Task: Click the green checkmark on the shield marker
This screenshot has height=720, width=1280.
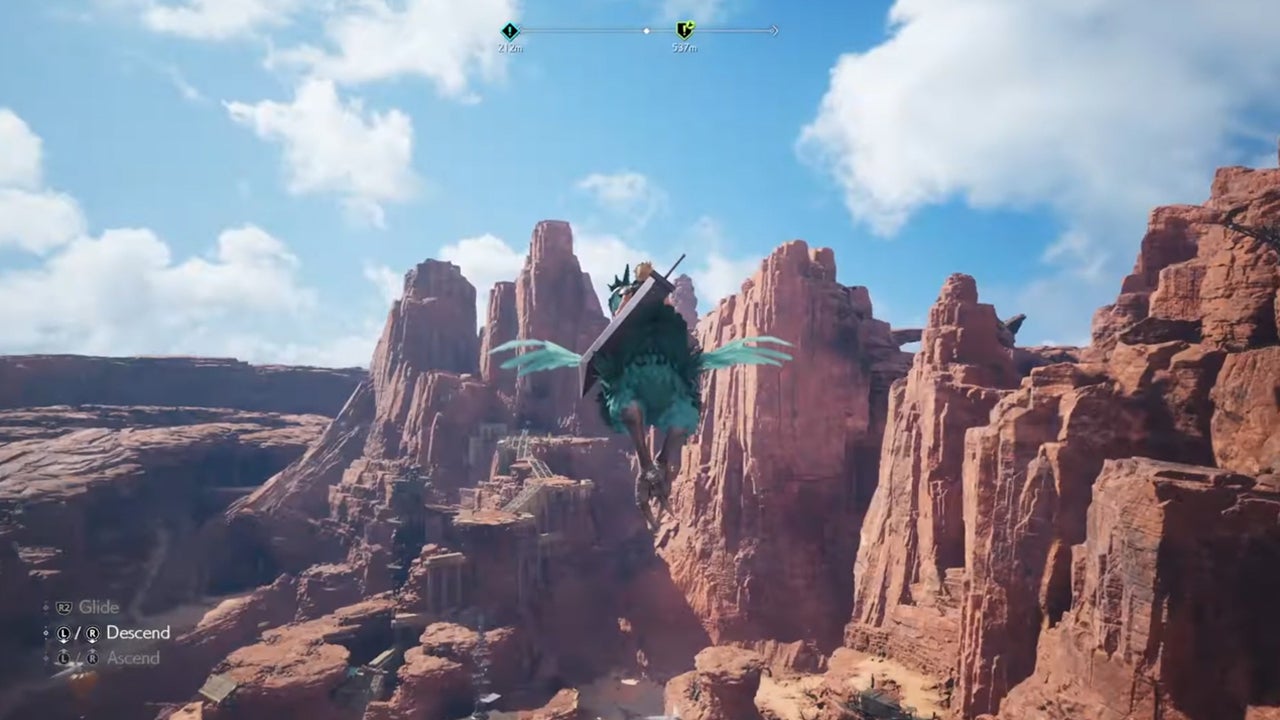Action: 693,23
